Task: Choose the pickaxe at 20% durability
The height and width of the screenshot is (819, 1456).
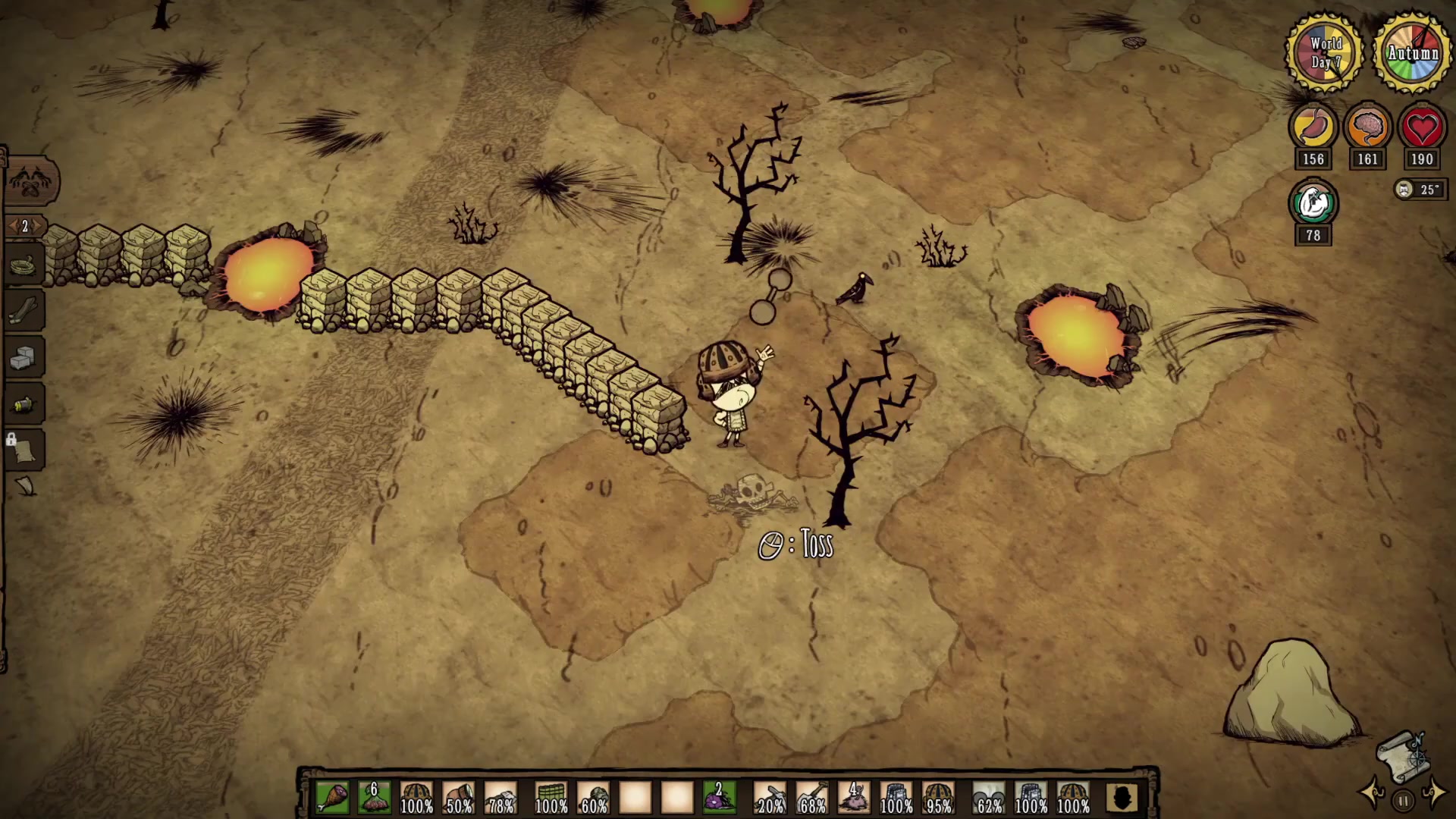Action: (x=770, y=798)
